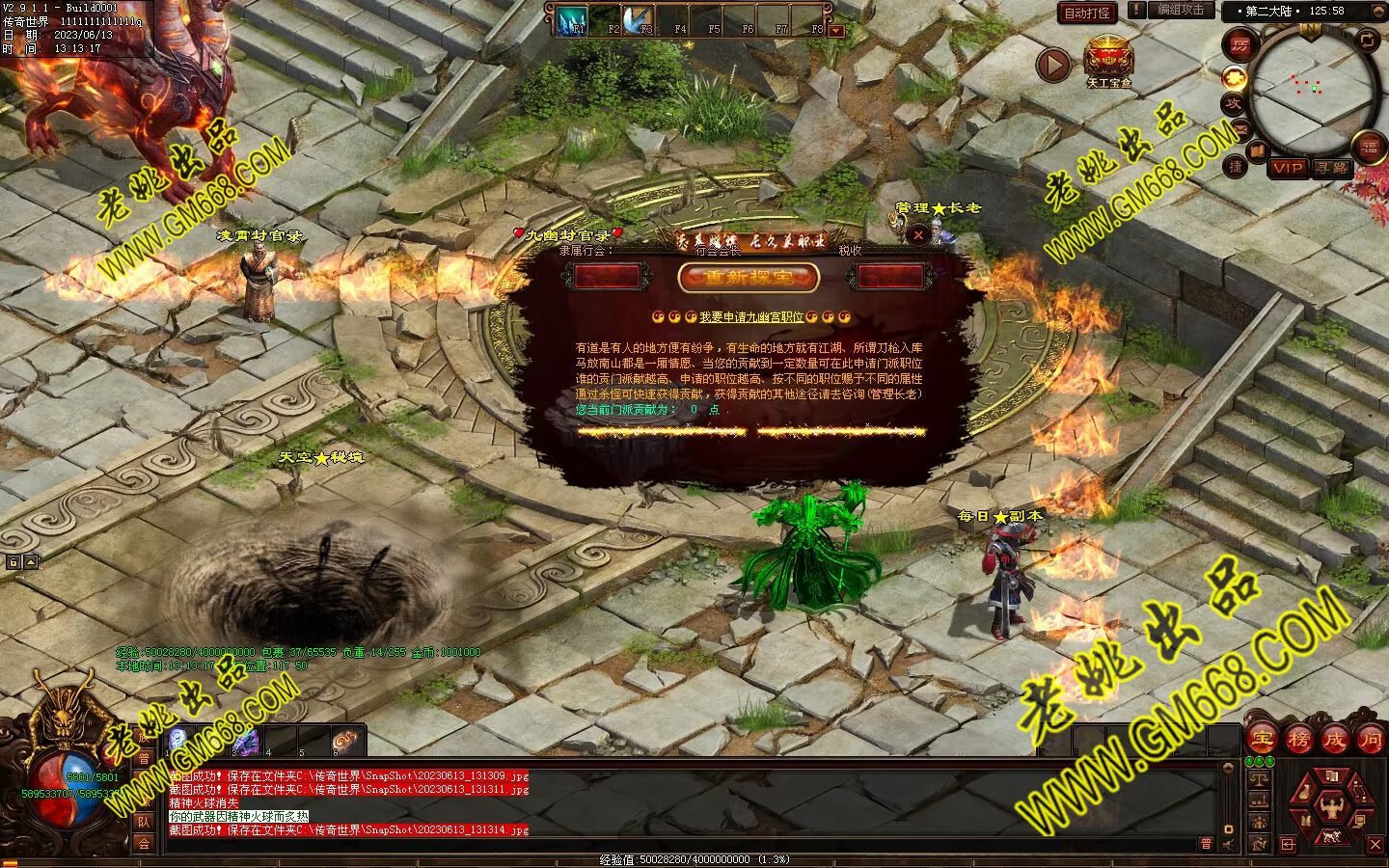Open the 历 calendar button beside minimap
1389x868 pixels.
1239,44
